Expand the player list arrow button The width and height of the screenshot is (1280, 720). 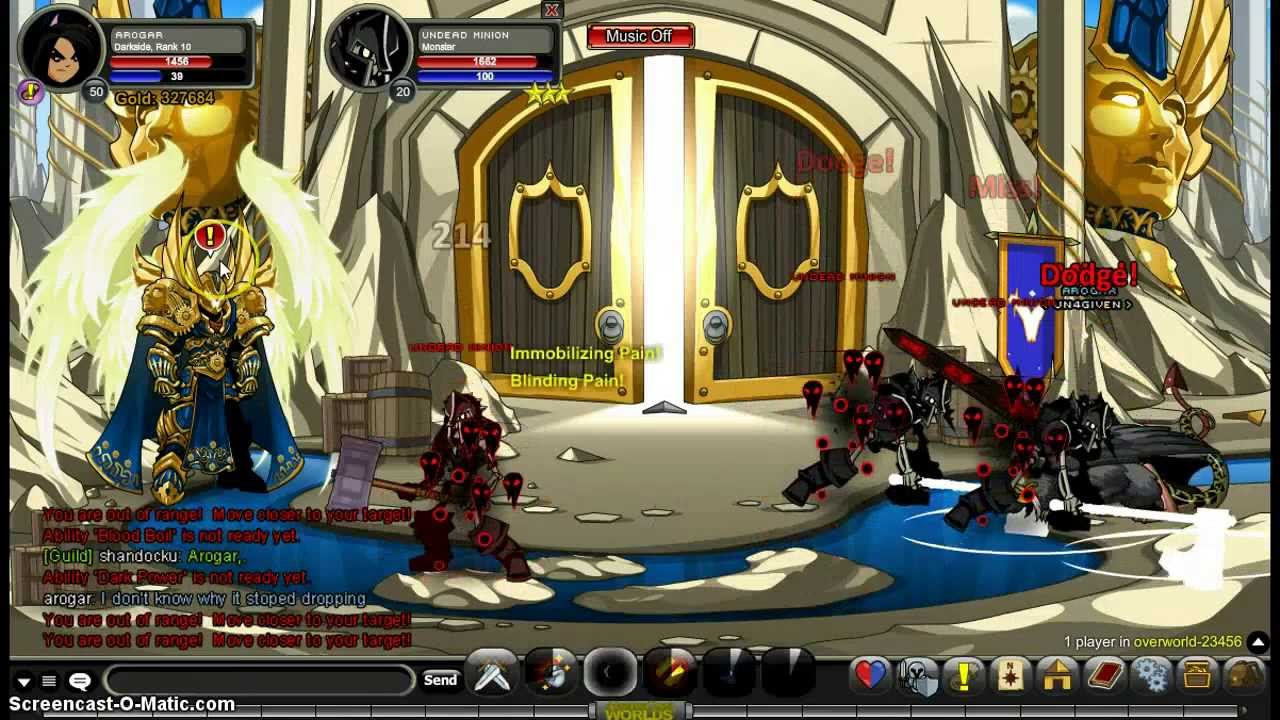click(x=1258, y=642)
